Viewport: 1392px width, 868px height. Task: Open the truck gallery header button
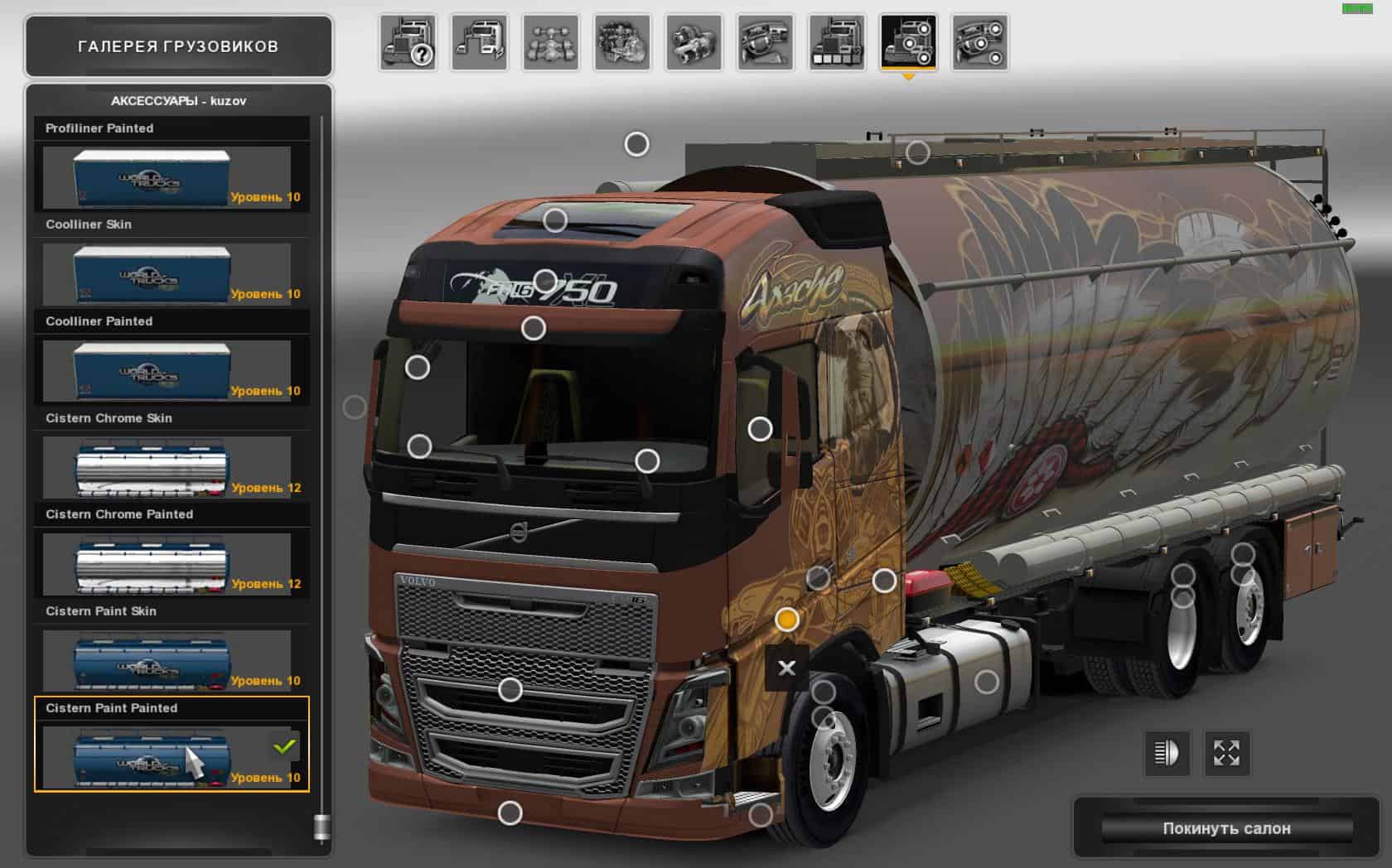178,46
